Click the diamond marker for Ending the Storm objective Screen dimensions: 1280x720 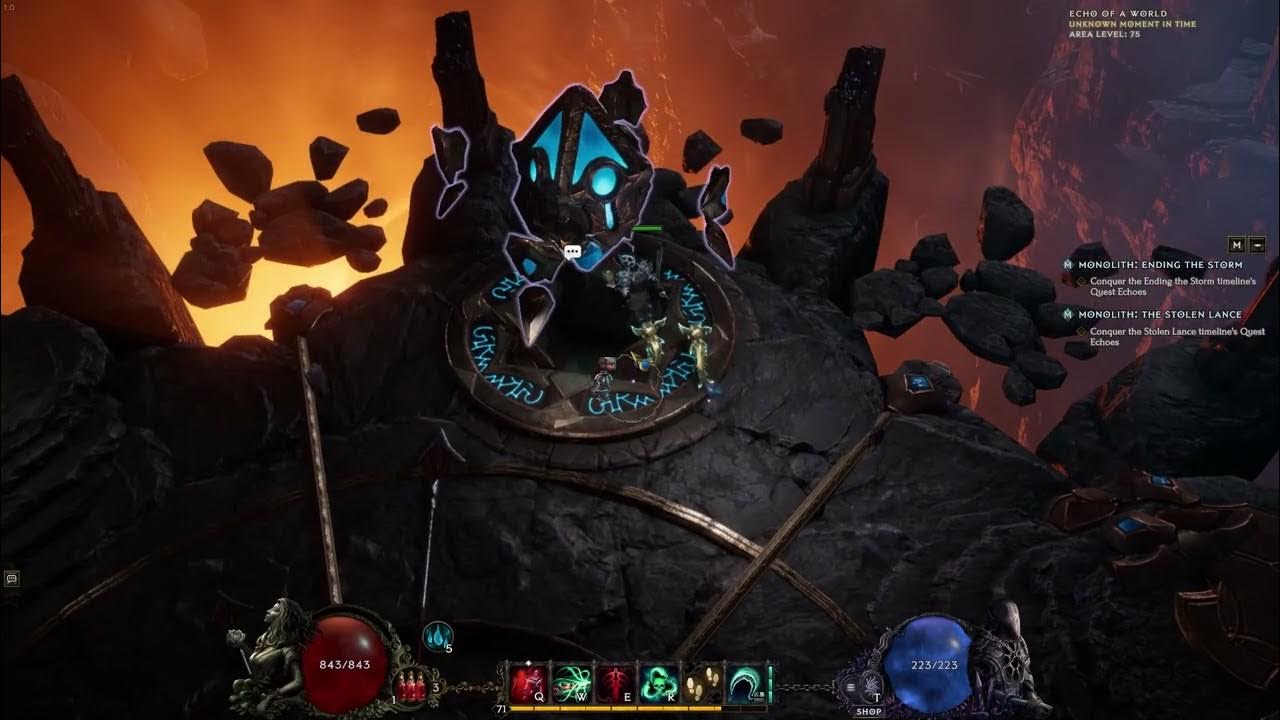1082,281
